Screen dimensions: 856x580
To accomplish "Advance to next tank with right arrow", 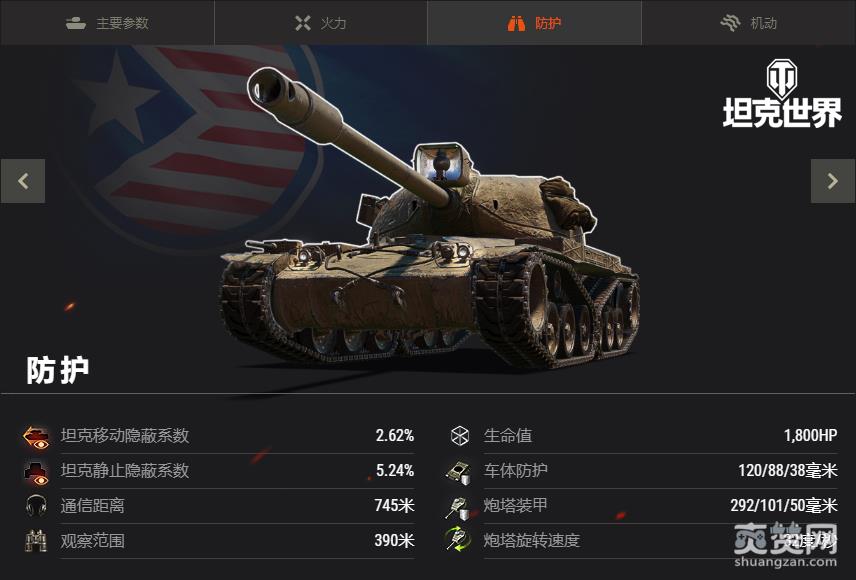I will pos(832,181).
